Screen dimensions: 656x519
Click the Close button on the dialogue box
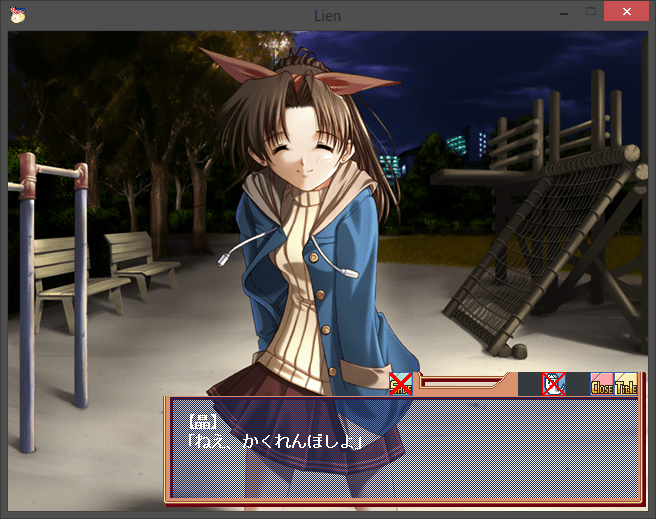602,385
